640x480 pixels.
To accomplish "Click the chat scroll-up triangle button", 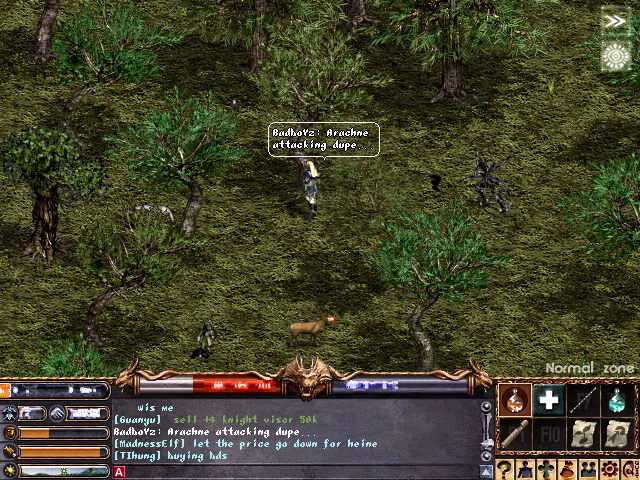I will point(486,470).
